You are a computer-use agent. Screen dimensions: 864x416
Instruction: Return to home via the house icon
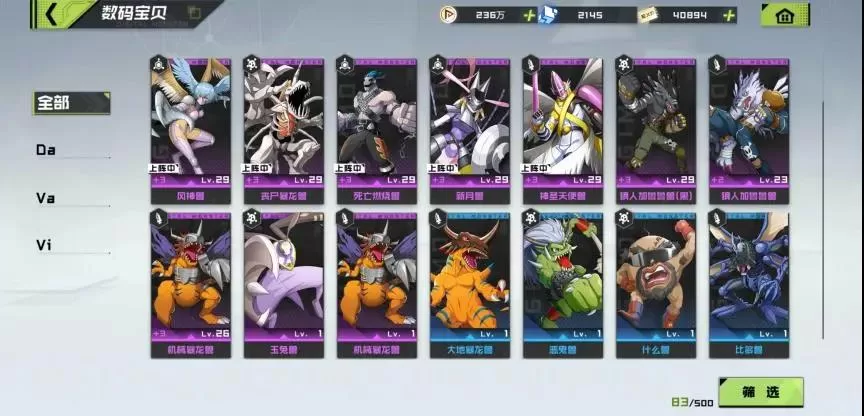pos(785,15)
